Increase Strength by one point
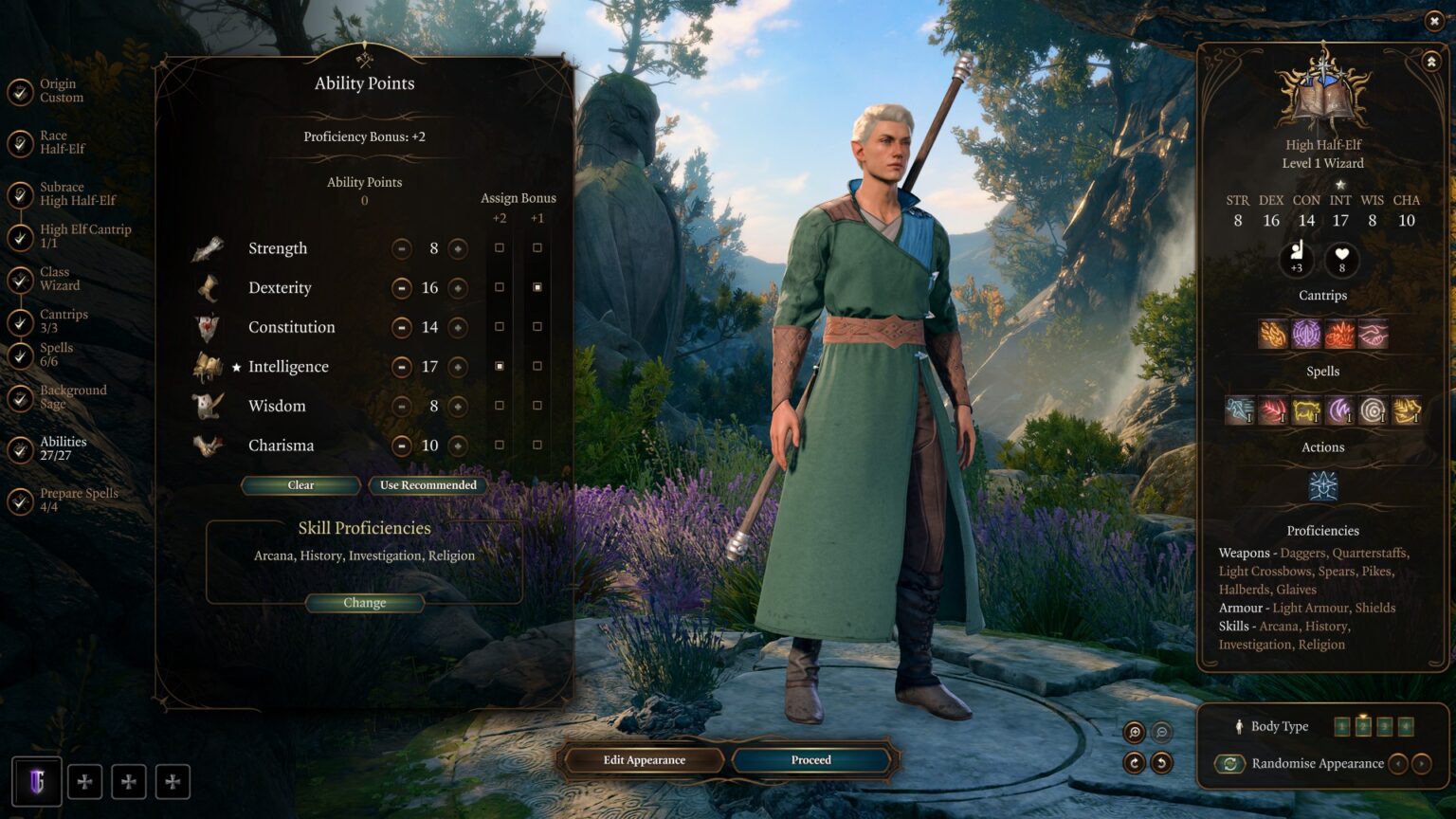Image resolution: width=1456 pixels, height=819 pixels. pos(458,248)
